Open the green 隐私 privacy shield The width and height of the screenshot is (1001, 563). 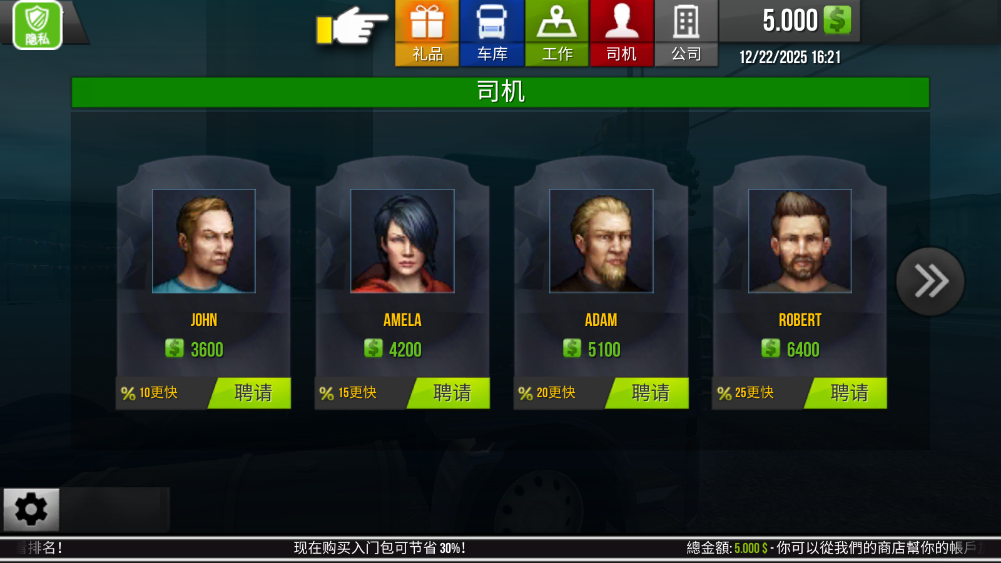(38, 25)
